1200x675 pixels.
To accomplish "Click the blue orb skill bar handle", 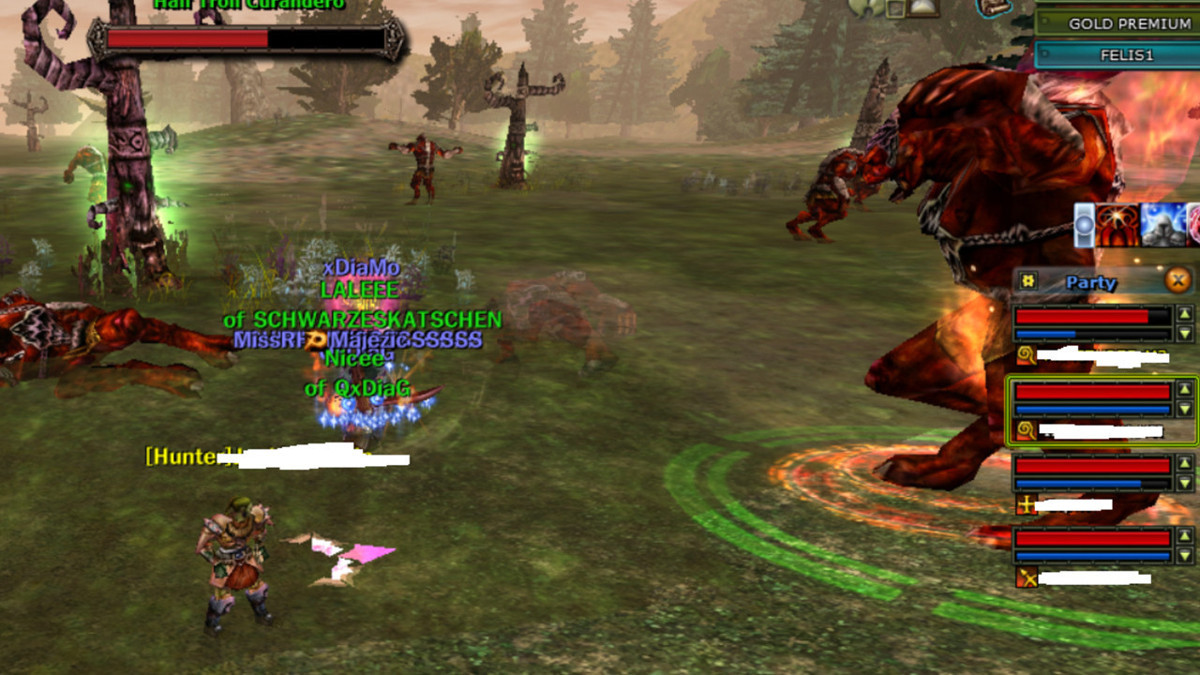I will [x=1084, y=225].
